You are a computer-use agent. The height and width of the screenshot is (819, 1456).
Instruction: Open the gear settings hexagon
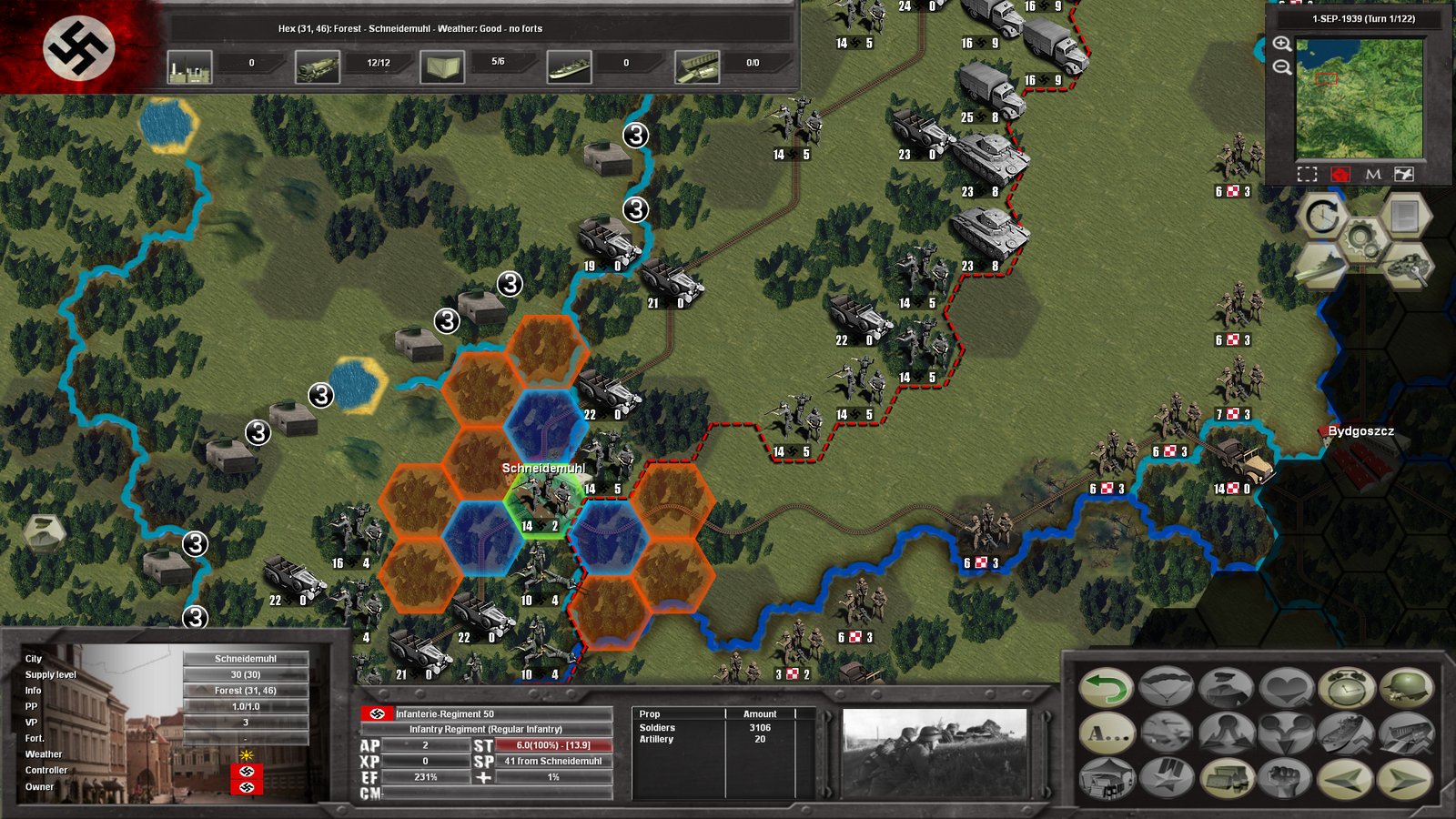(1361, 240)
